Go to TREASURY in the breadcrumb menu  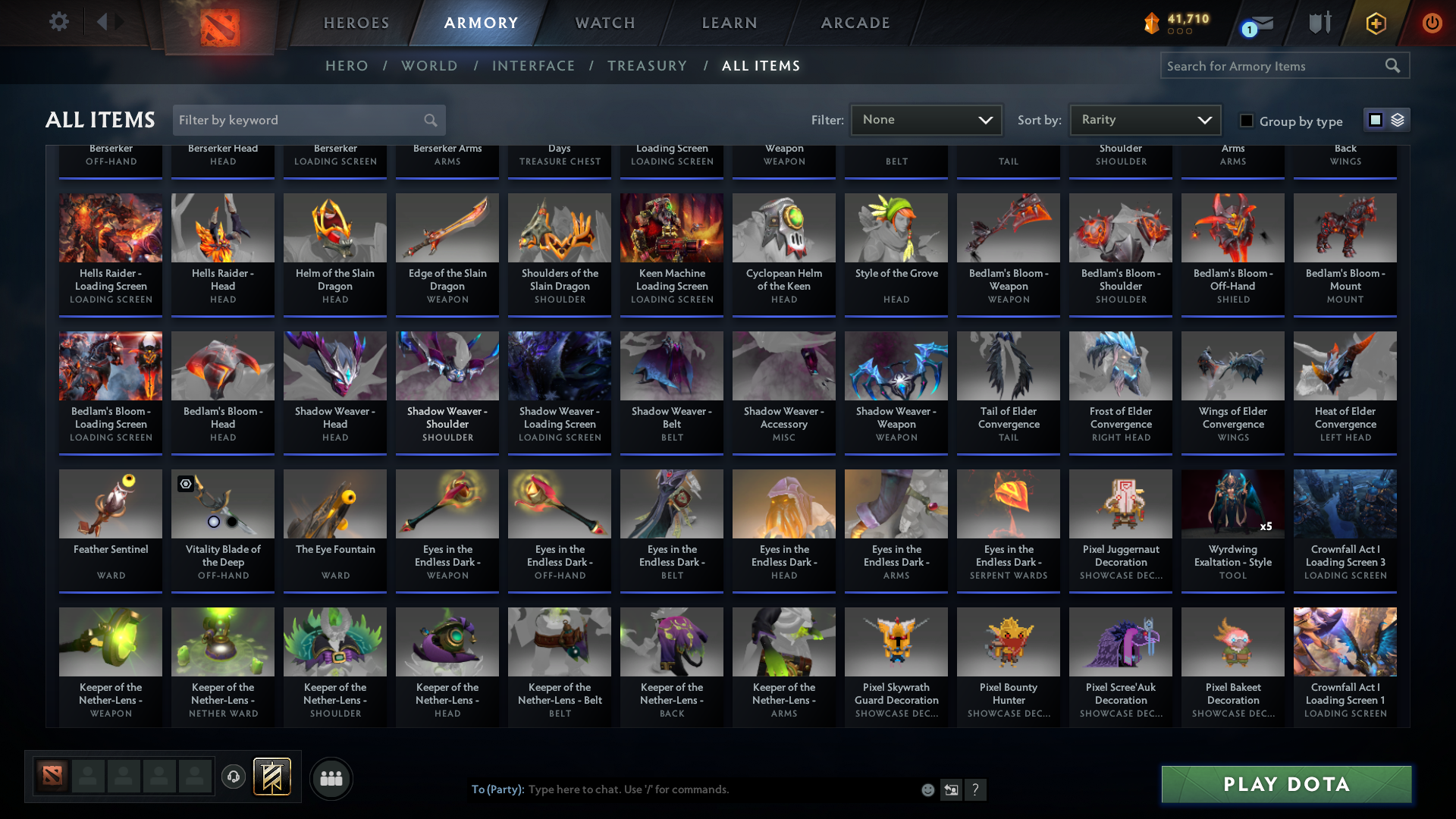pos(647,66)
